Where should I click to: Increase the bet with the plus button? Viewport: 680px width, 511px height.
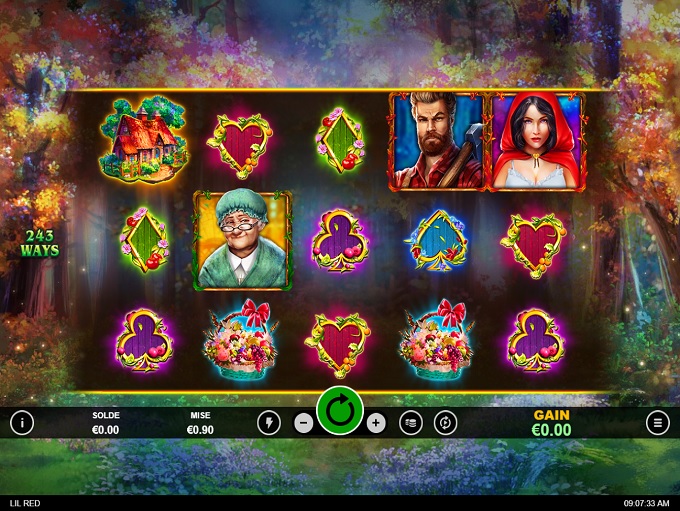tap(376, 423)
